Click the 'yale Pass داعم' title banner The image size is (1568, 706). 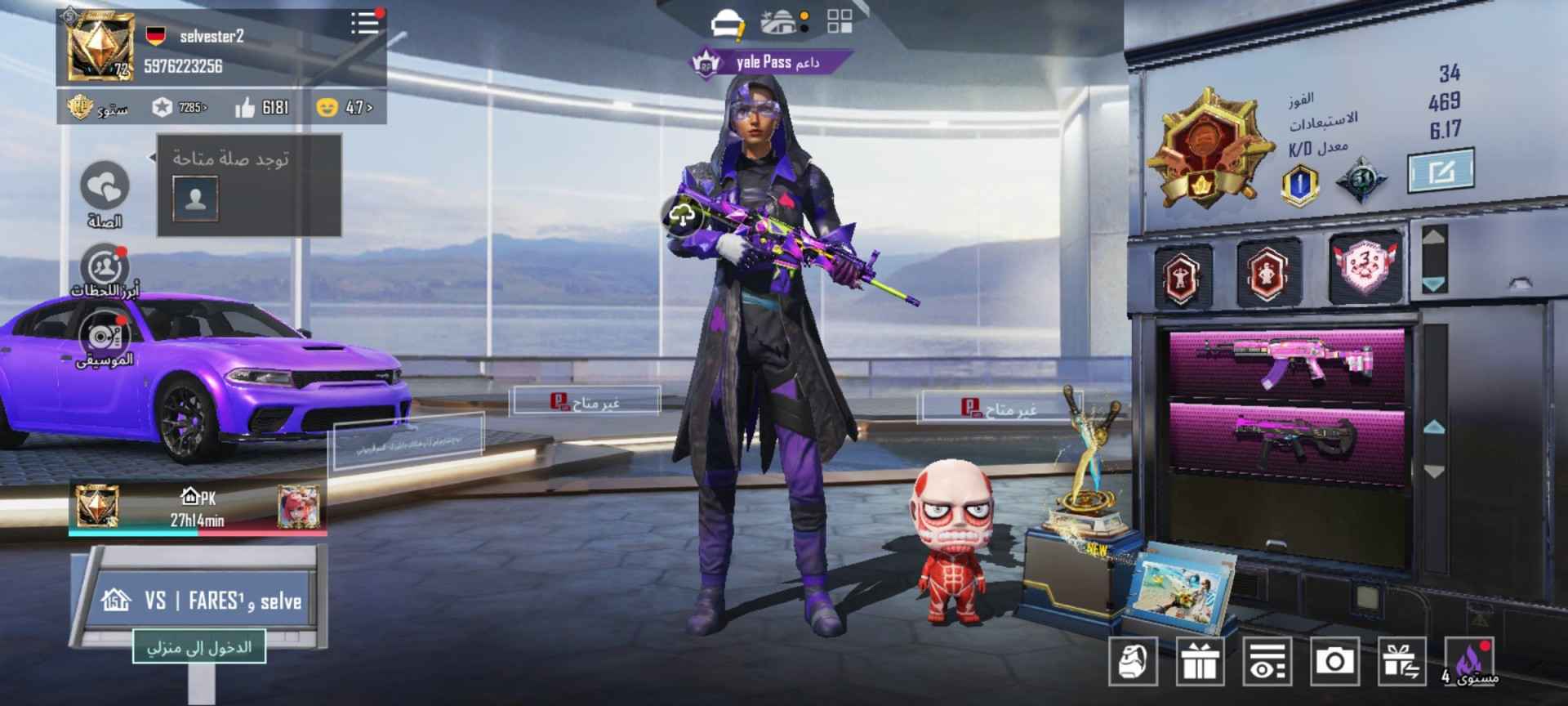point(767,60)
